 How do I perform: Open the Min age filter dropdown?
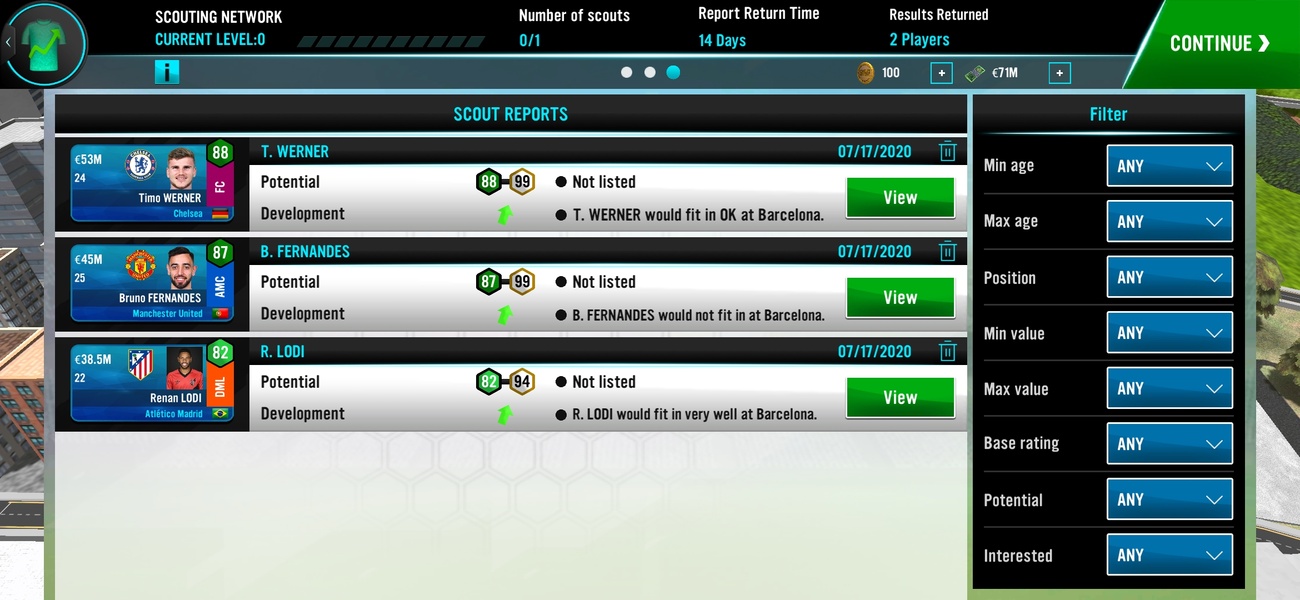click(1169, 166)
